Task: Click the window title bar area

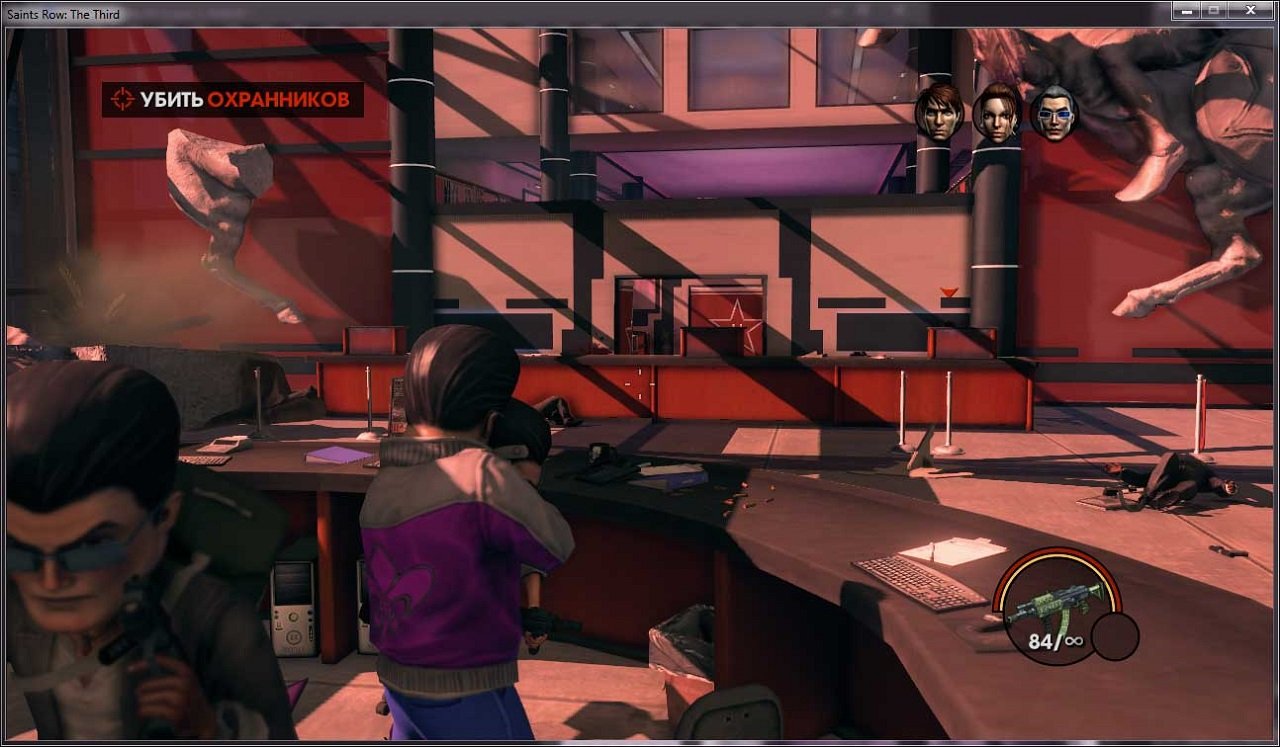Action: [x=600, y=14]
